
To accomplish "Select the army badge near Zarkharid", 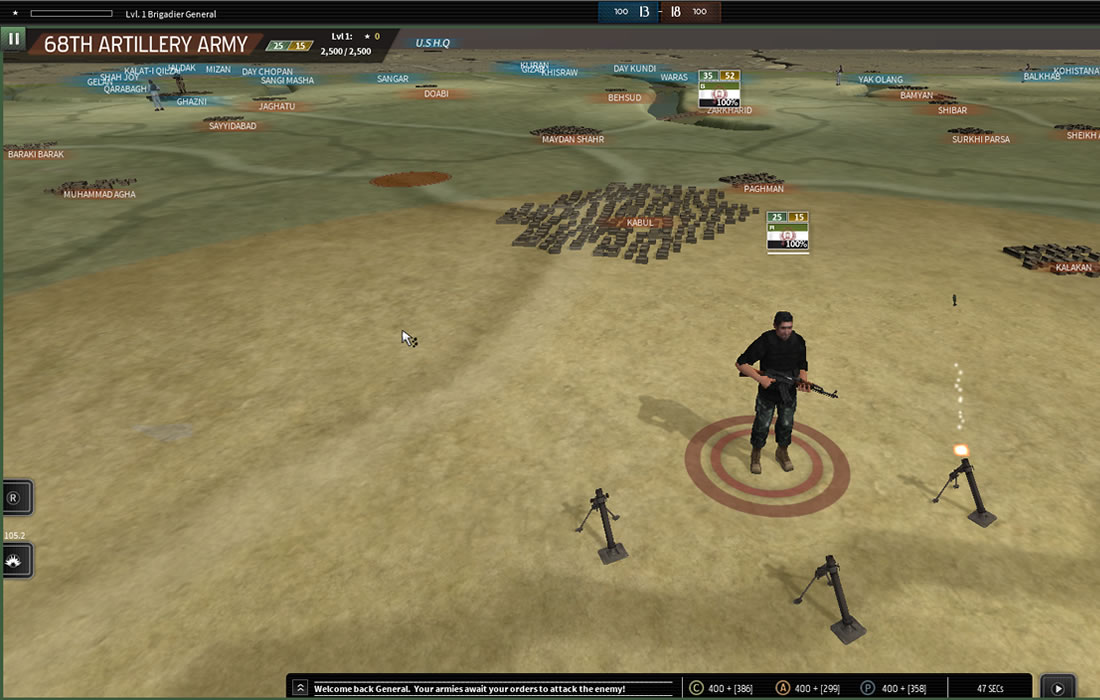I will point(719,89).
